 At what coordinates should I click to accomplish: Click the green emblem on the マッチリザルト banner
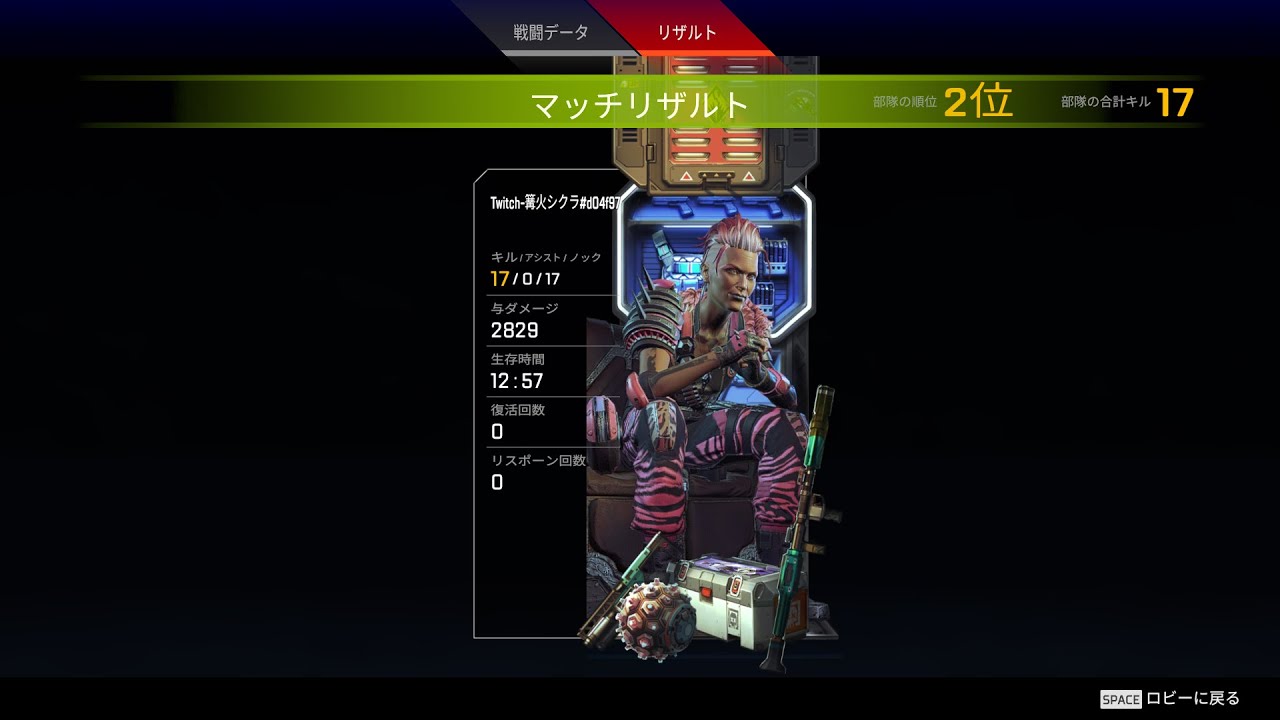tap(718, 101)
